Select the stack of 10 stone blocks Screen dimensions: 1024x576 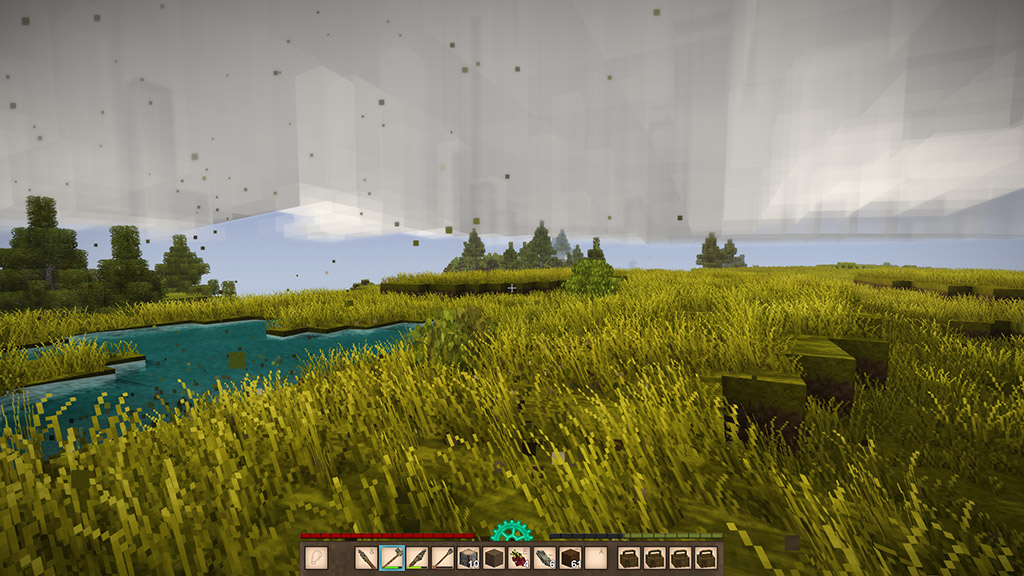tap(469, 558)
